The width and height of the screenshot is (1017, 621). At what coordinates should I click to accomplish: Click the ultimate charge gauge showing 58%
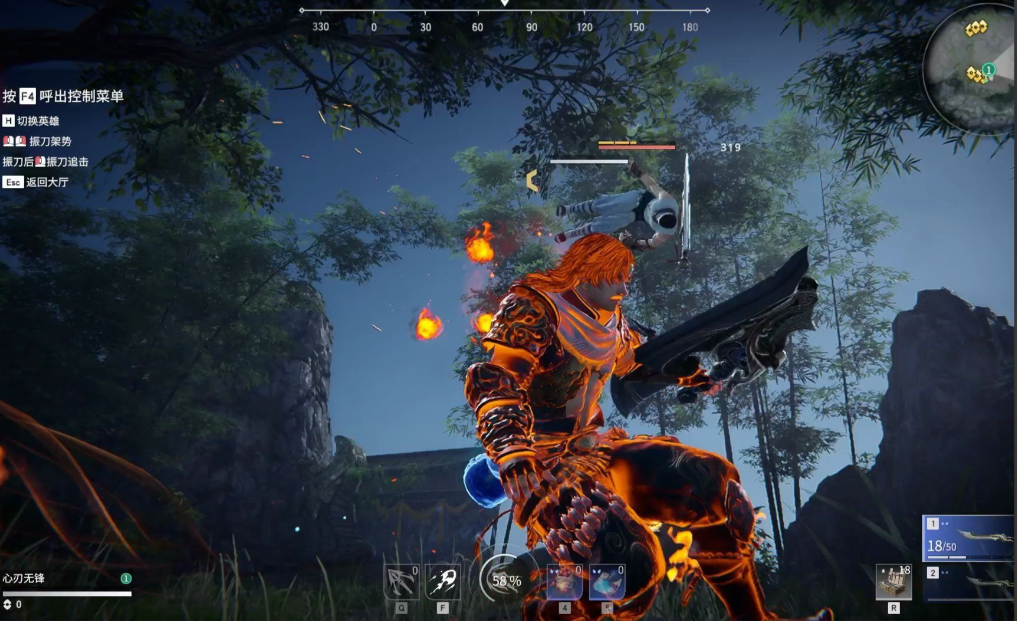point(503,580)
